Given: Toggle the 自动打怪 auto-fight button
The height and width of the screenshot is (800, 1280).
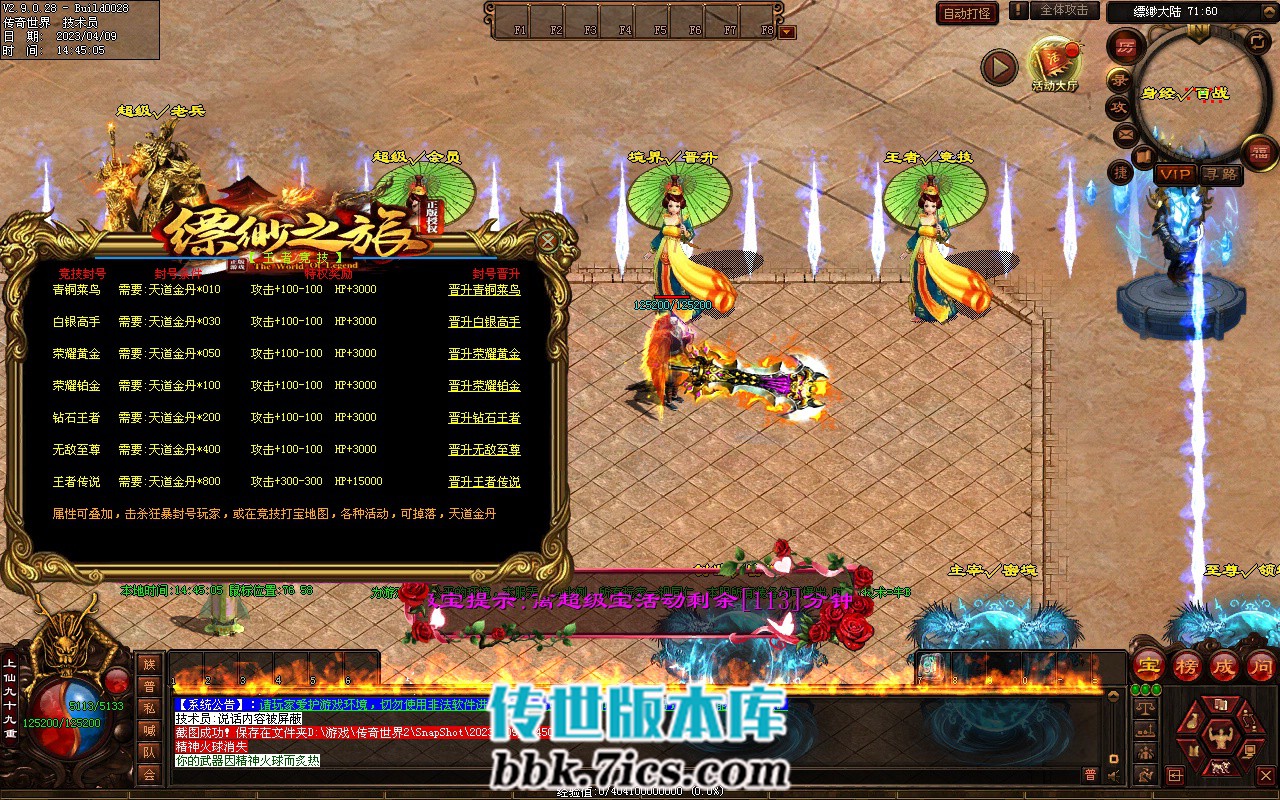Looking at the screenshot, I should 967,13.
